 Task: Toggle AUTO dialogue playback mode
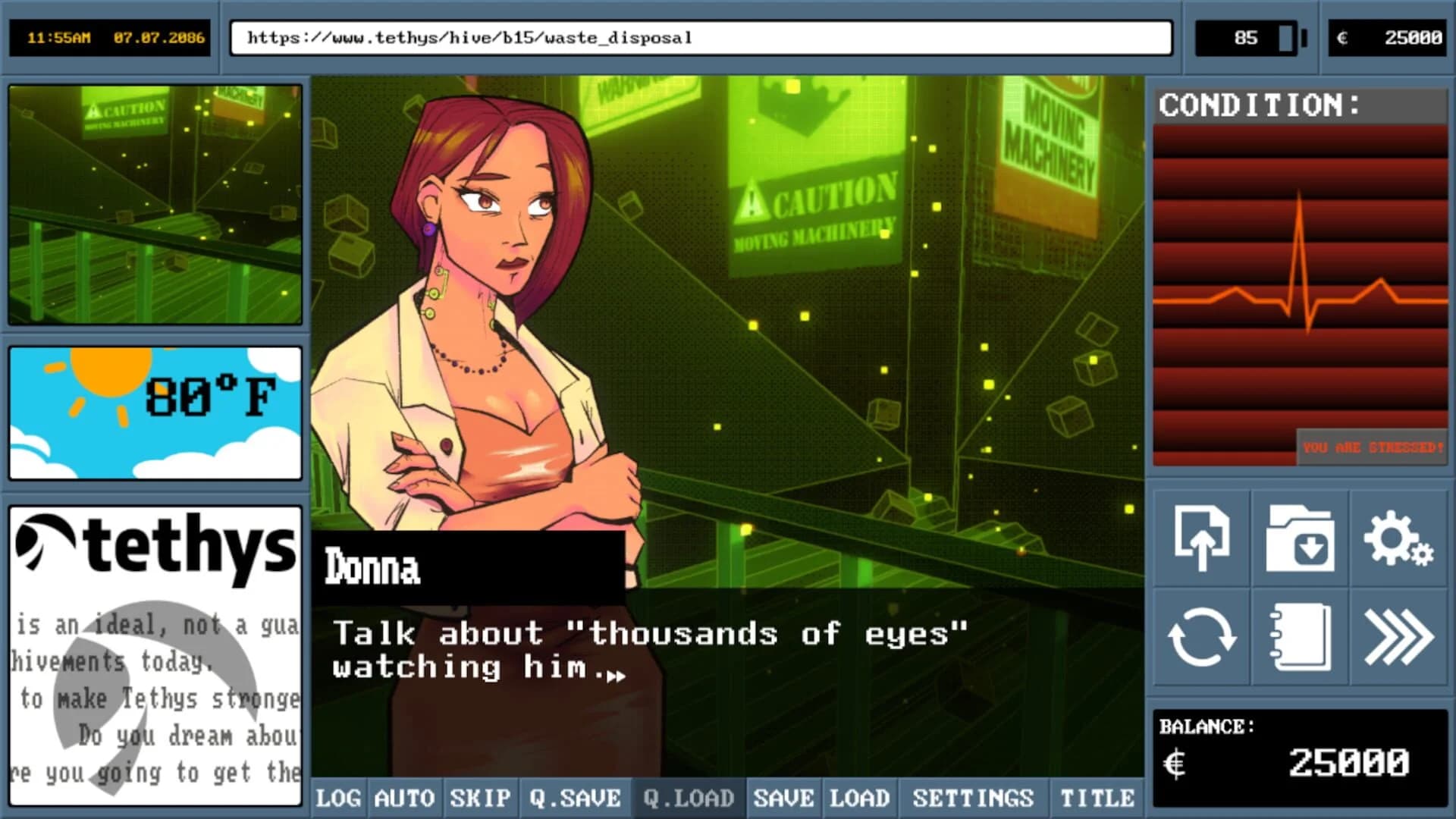click(403, 798)
